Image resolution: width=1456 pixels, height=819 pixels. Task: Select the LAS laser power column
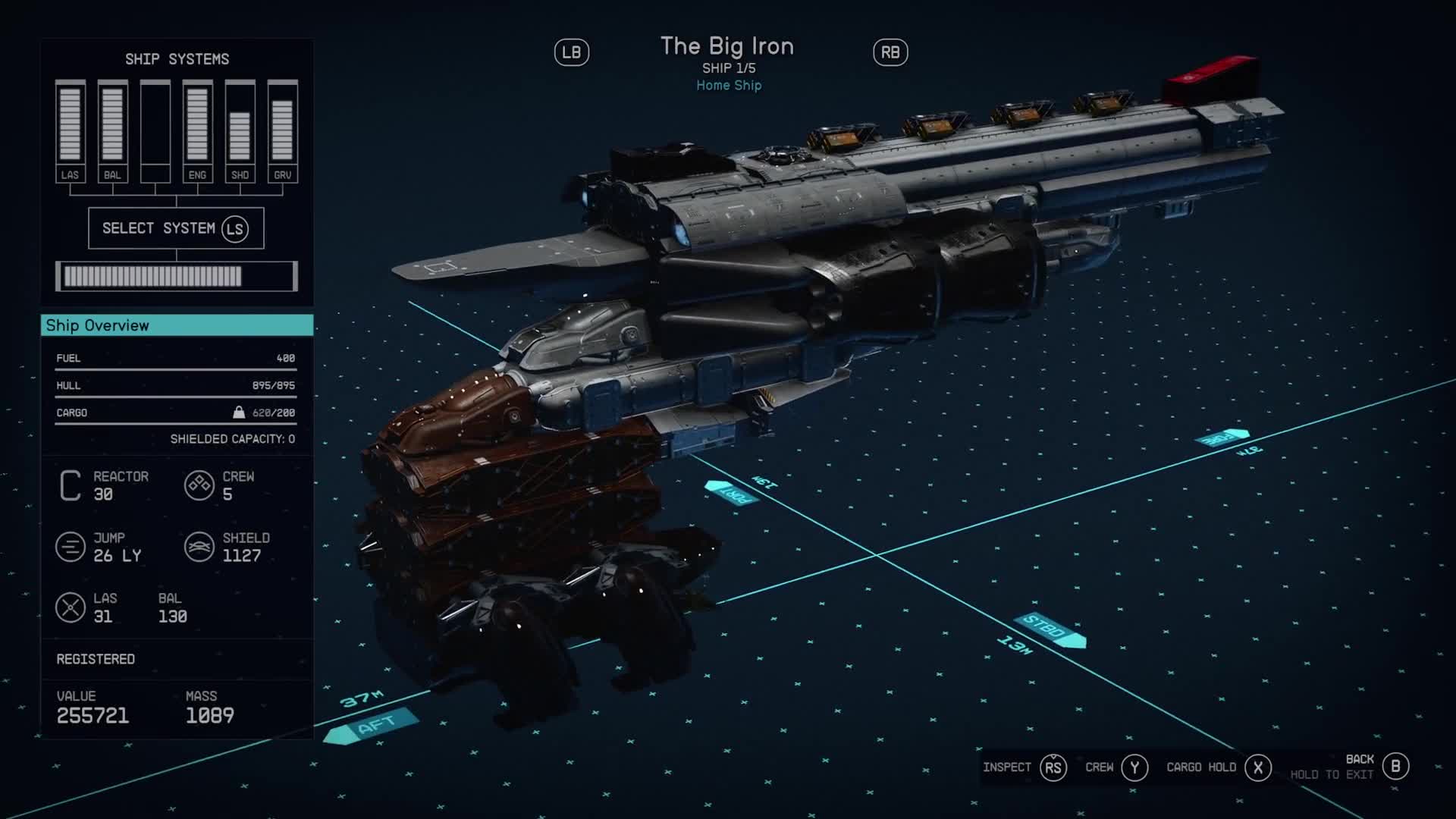point(70,130)
